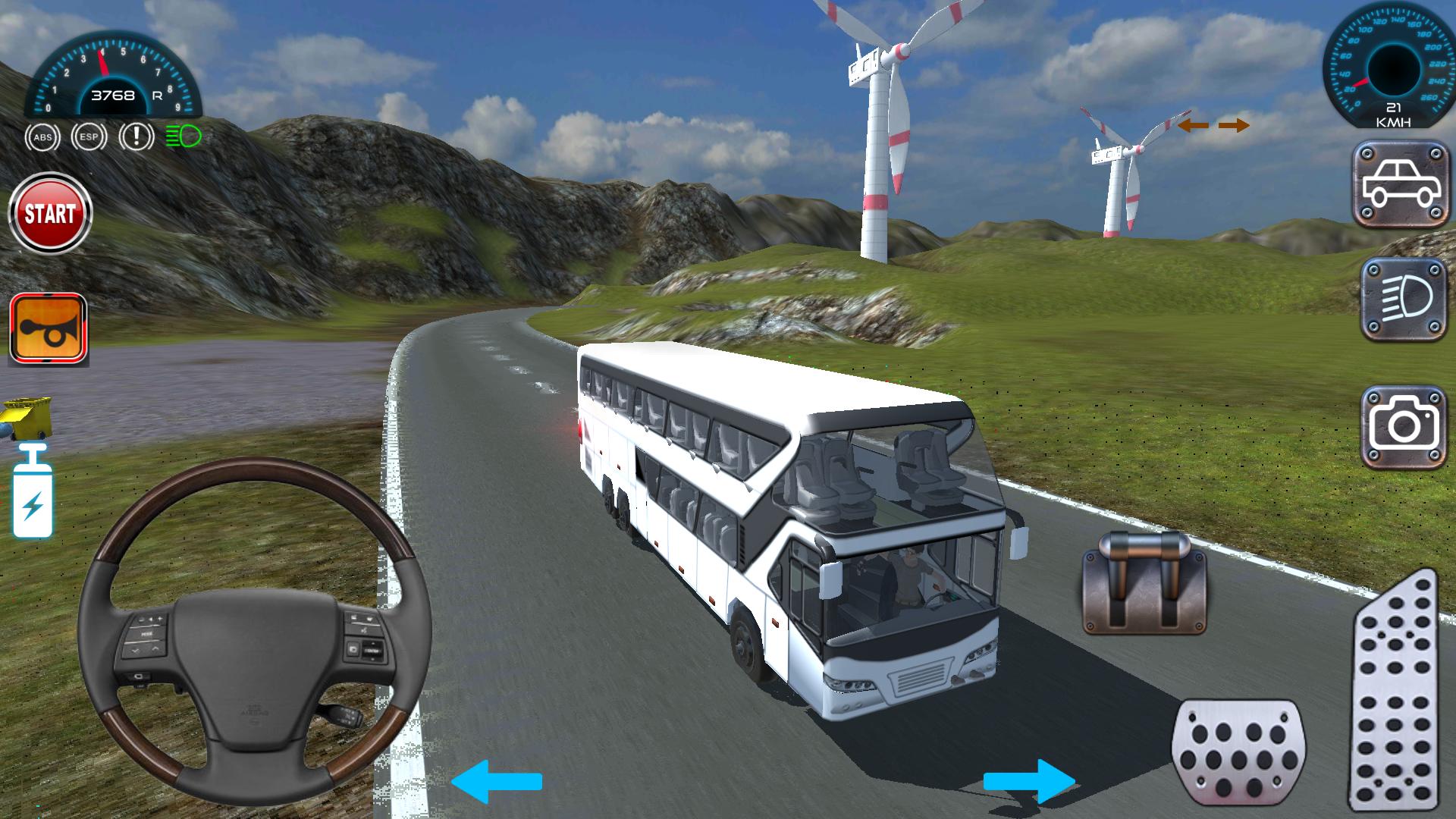
Task: Honk the orange horn button
Action: coord(49,330)
